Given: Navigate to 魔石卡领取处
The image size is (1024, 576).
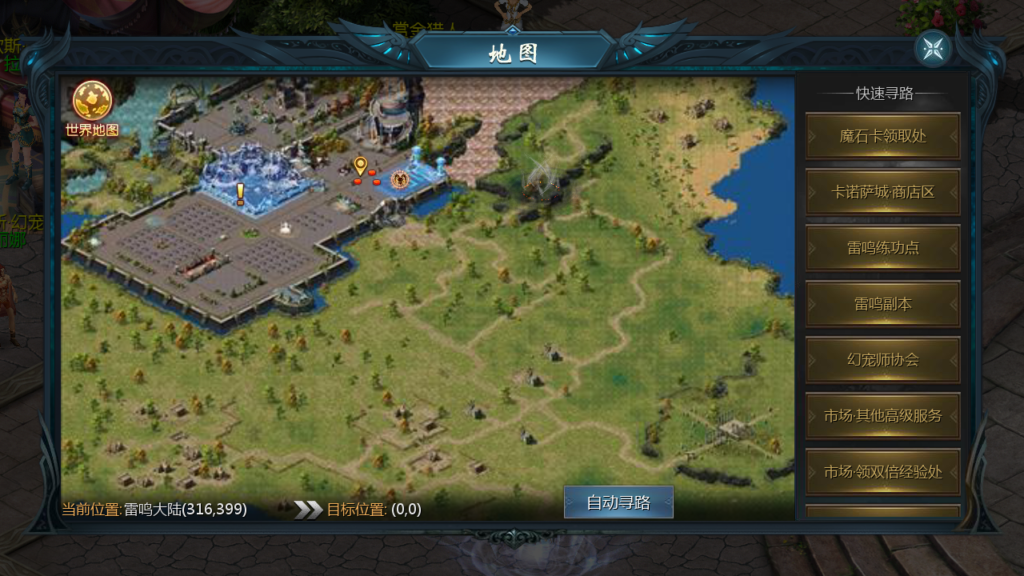Looking at the screenshot, I should click(883, 136).
